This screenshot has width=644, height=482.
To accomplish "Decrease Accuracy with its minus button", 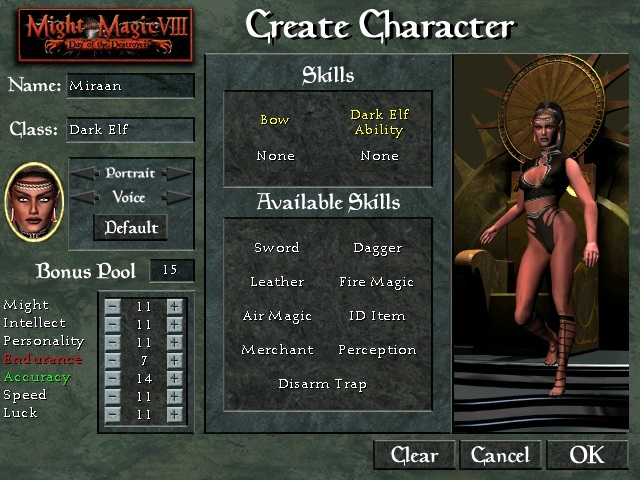I will [x=113, y=378].
